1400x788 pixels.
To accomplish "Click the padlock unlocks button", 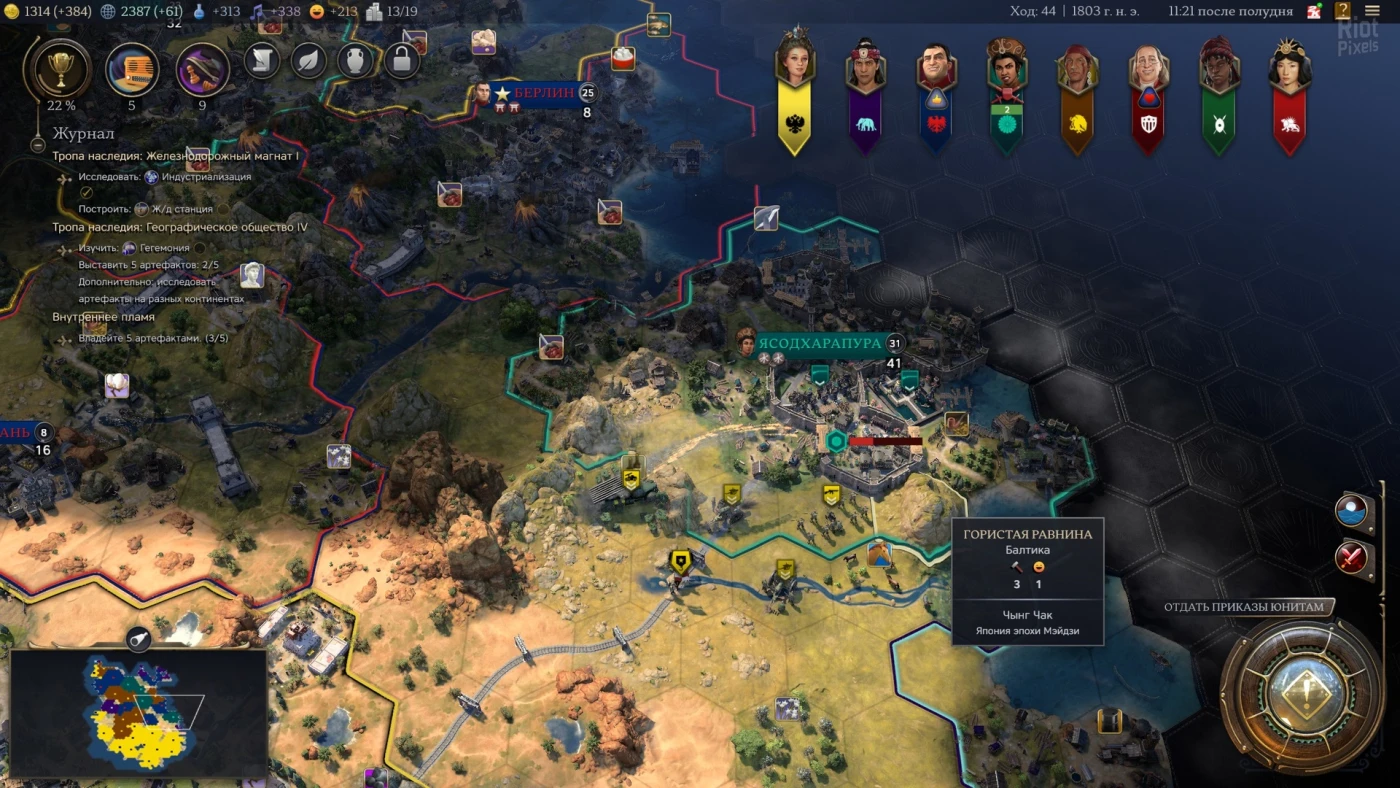I will [x=401, y=60].
